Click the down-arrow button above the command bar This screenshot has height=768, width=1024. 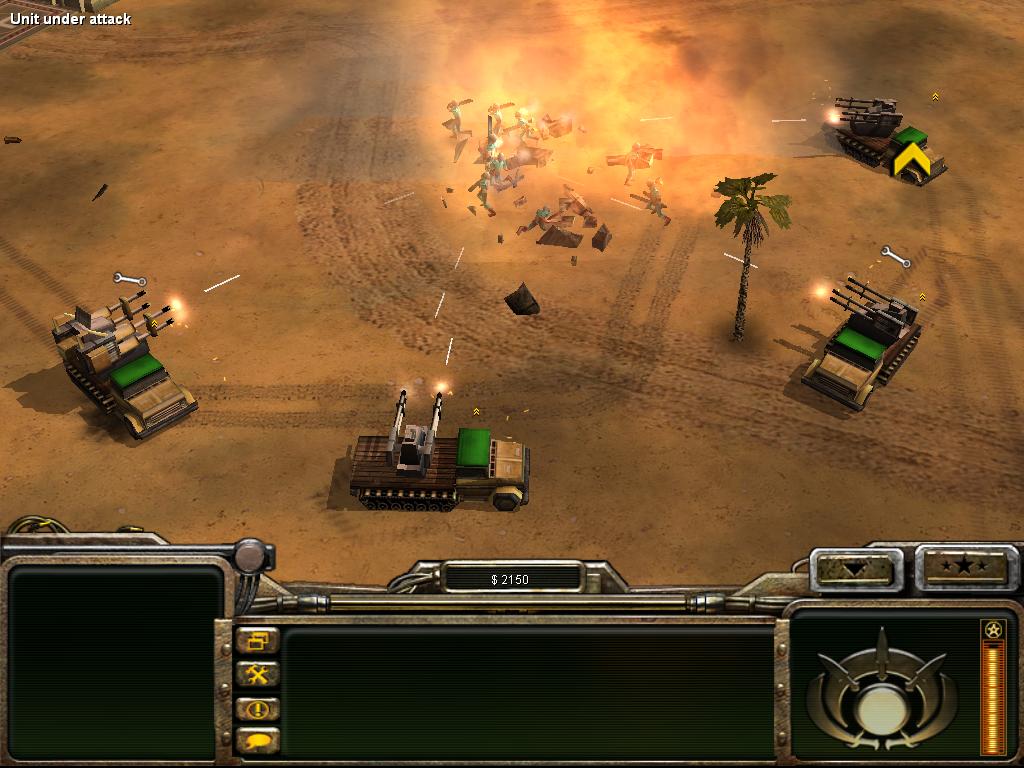point(855,568)
